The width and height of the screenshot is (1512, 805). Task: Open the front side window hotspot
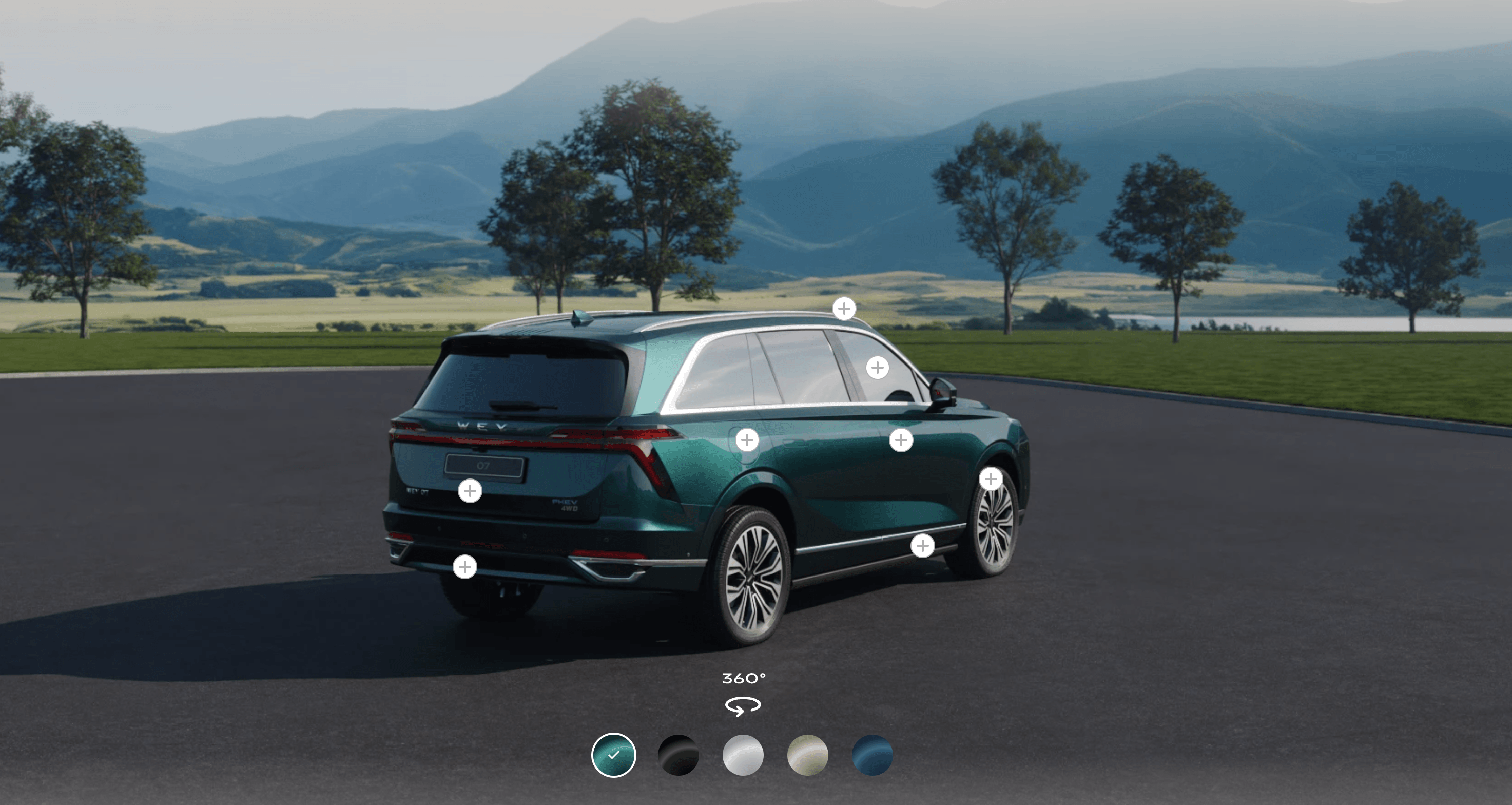(878, 368)
